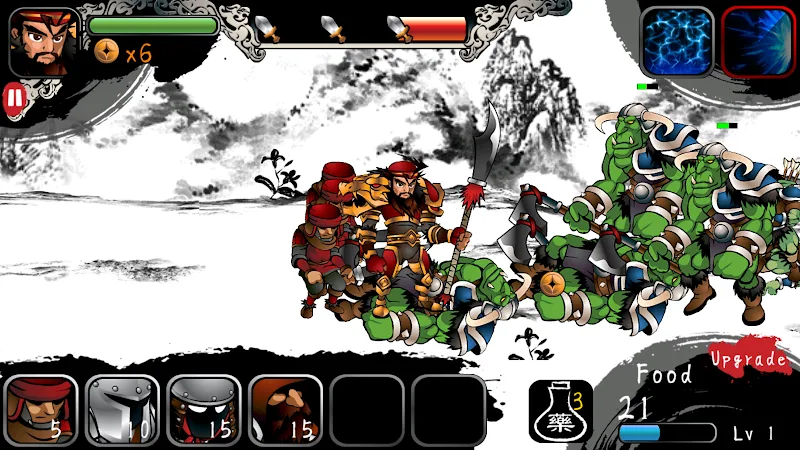Screen dimensions: 800x450
Task: Click the red Upgrade food button
Action: pos(749,358)
